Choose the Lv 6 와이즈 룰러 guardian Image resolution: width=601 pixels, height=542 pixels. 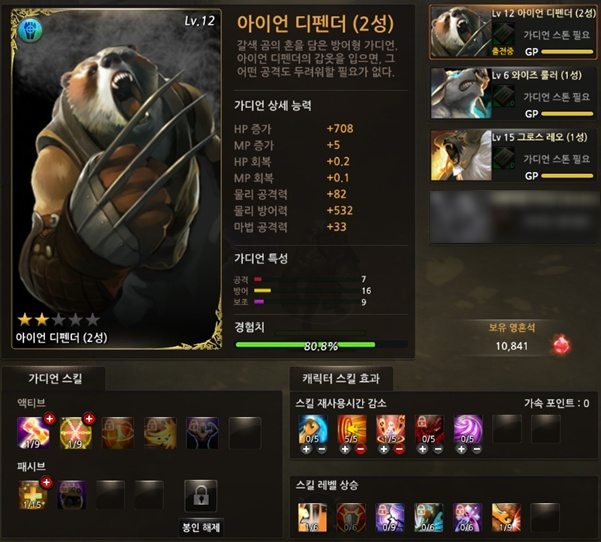coord(512,93)
